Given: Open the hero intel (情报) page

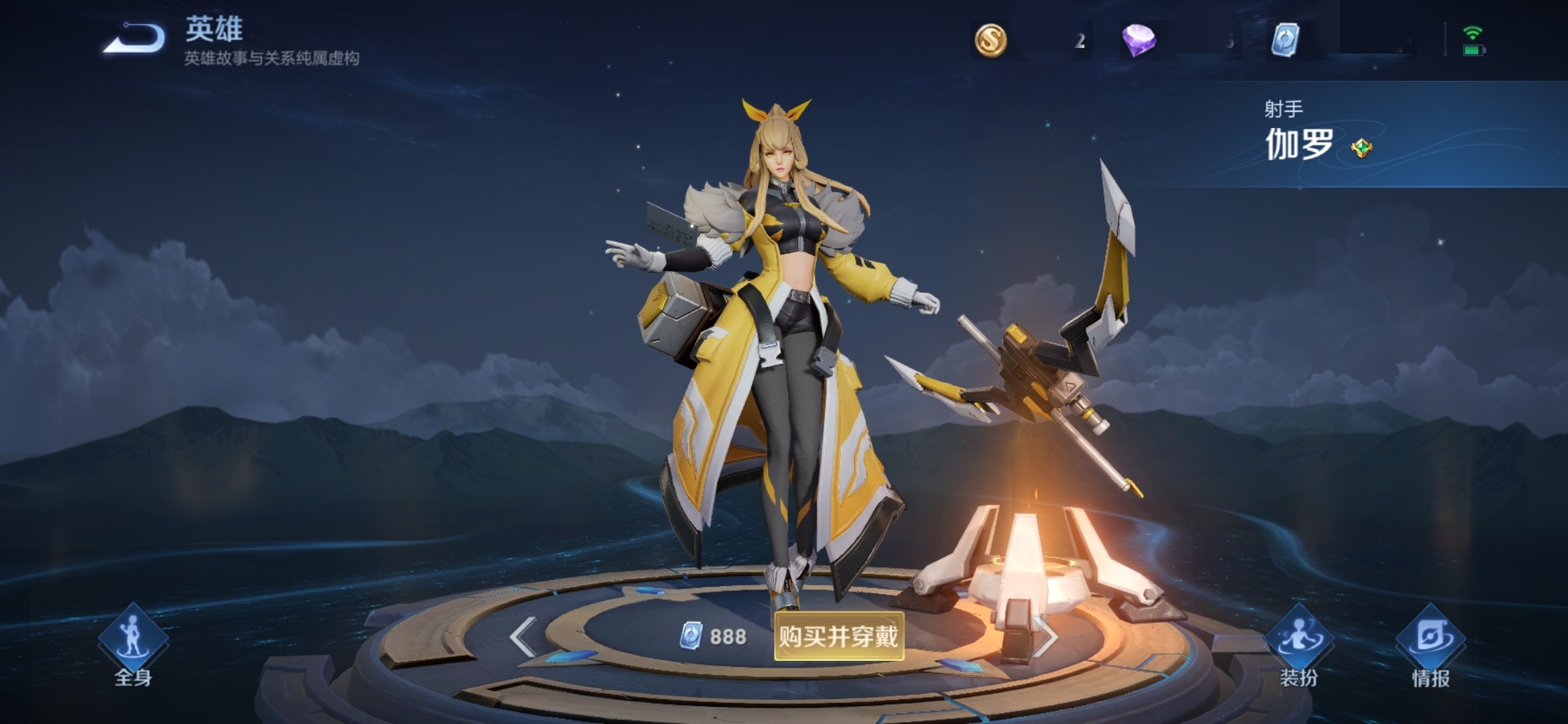Looking at the screenshot, I should [1431, 646].
